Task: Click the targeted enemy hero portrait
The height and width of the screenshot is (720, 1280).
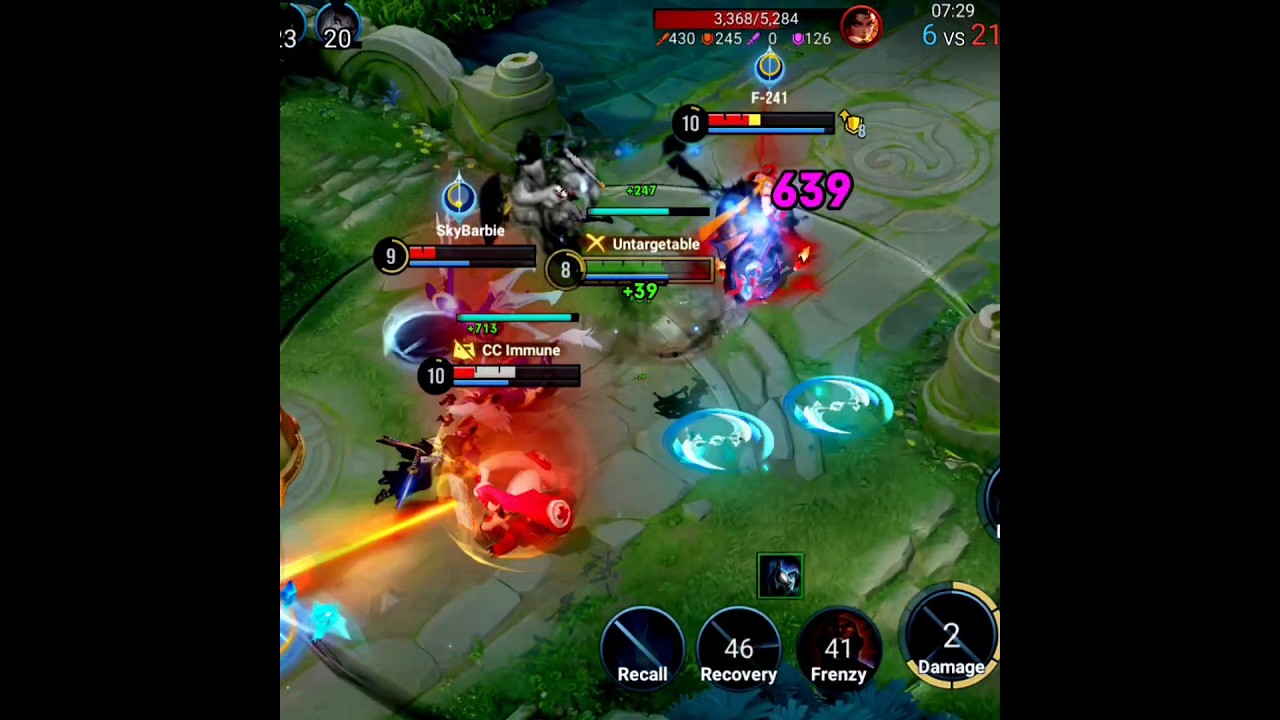Action: click(860, 26)
